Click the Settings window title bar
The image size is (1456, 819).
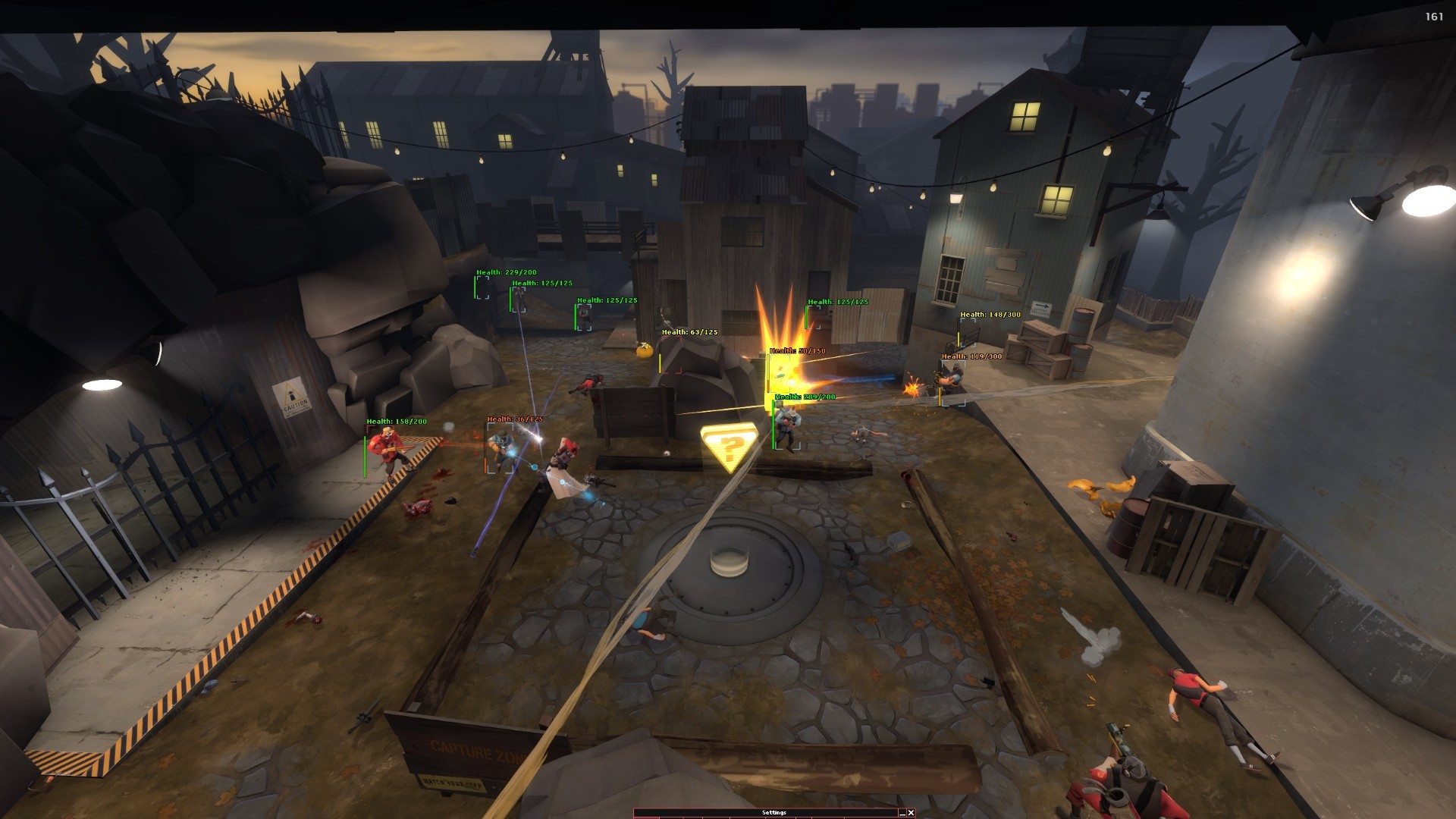tap(773, 811)
